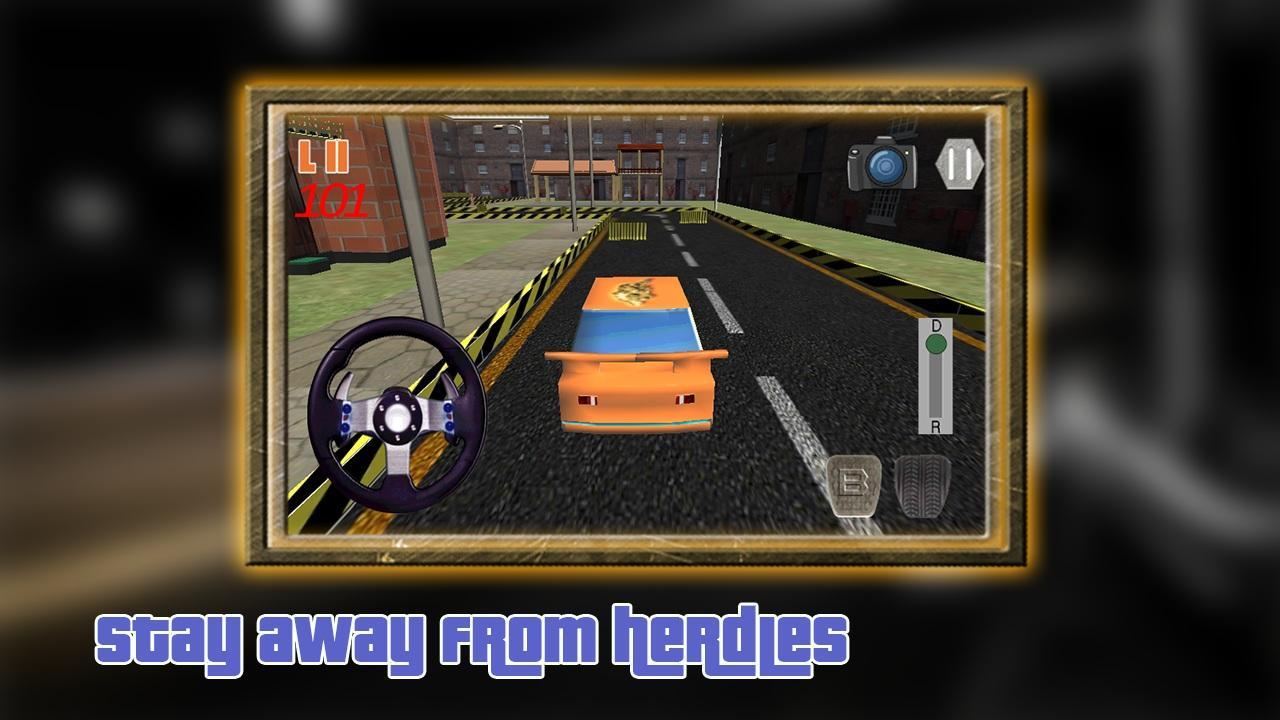Tap the steering wheel

pyautogui.click(x=400, y=415)
